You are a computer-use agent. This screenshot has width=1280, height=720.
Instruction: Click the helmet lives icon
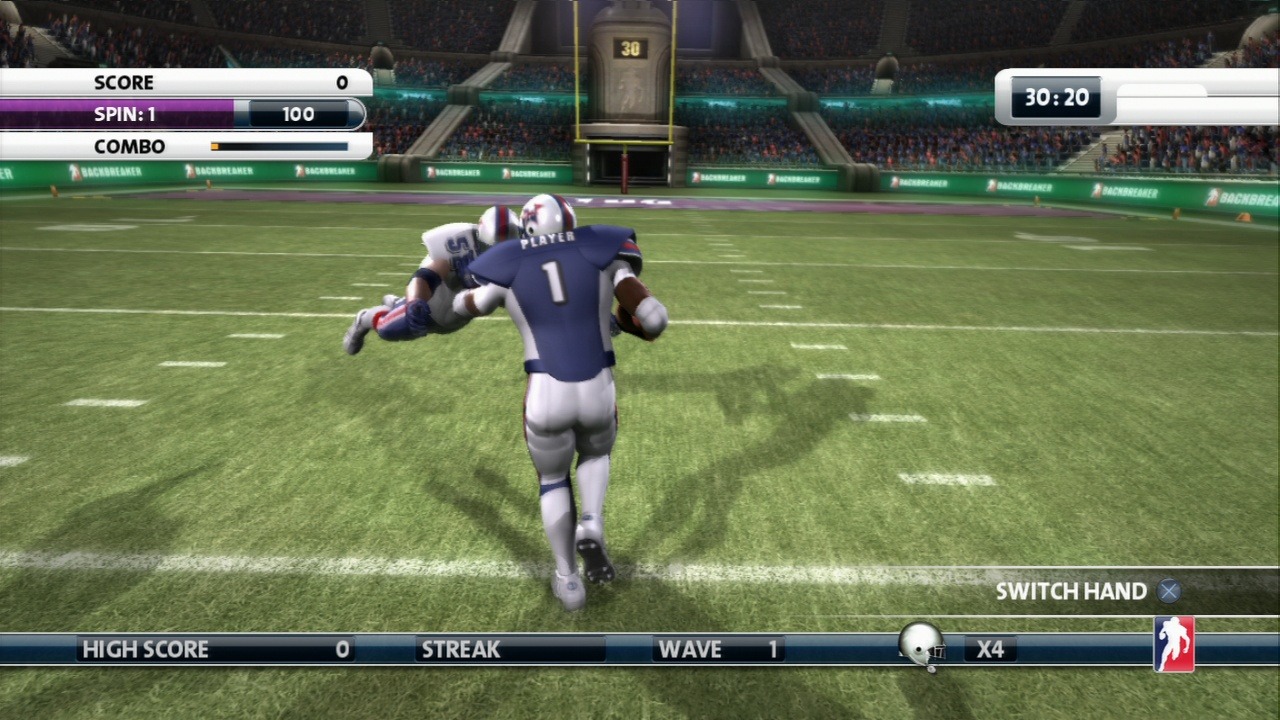coord(921,645)
